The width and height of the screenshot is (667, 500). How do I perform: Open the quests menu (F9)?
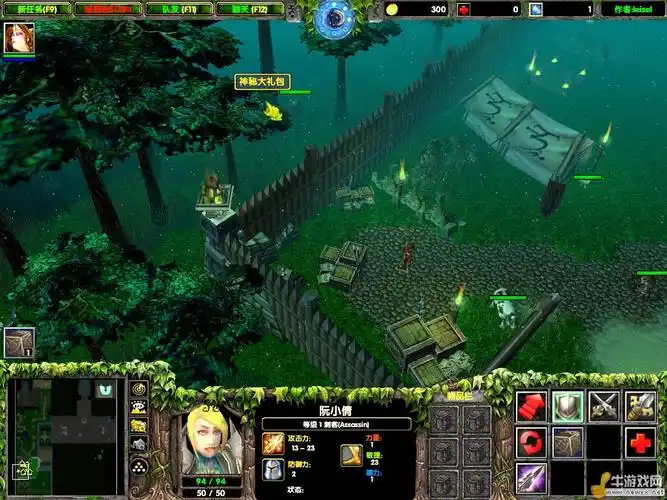coord(36,9)
